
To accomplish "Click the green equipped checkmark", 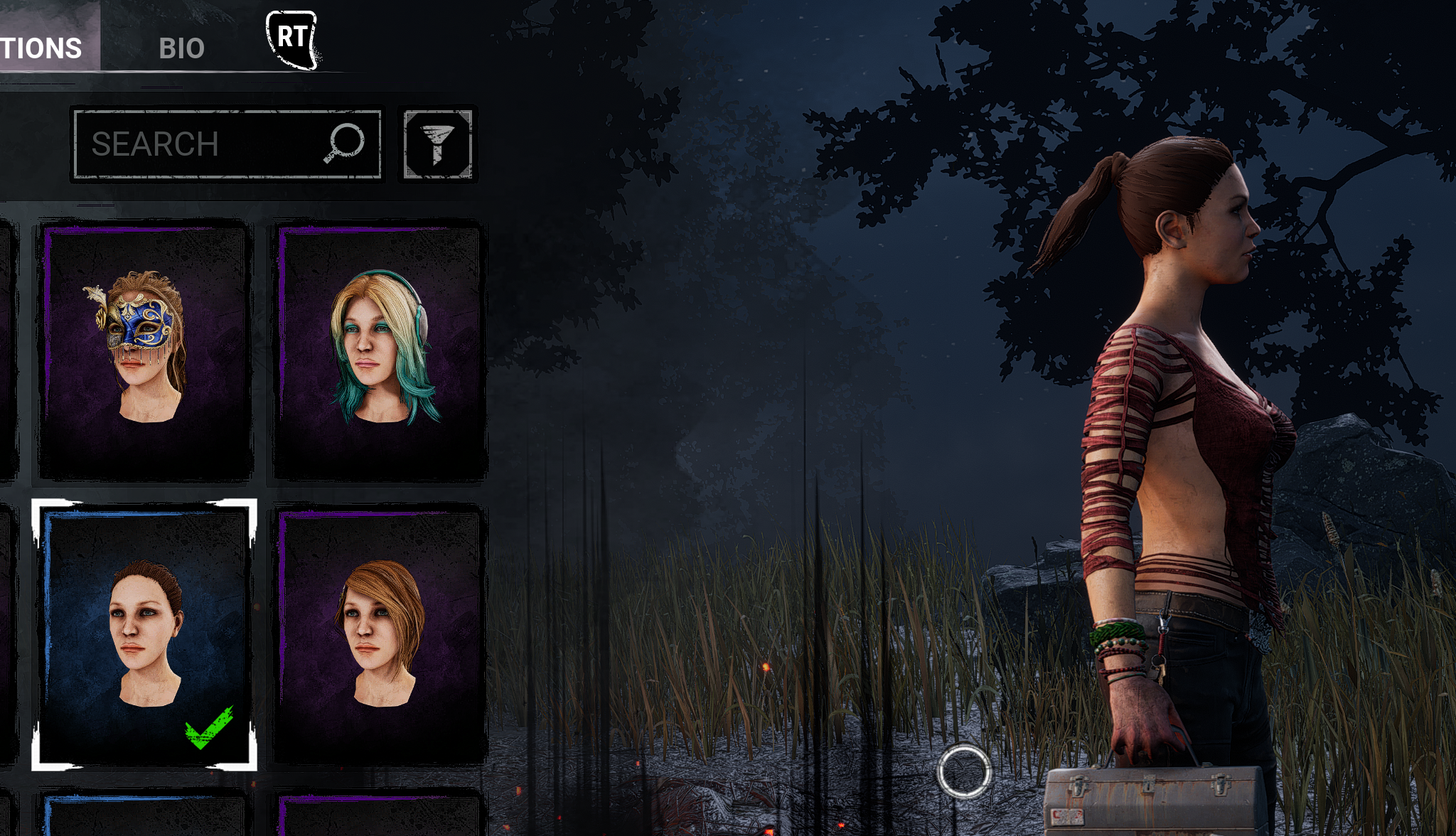I will [x=208, y=725].
